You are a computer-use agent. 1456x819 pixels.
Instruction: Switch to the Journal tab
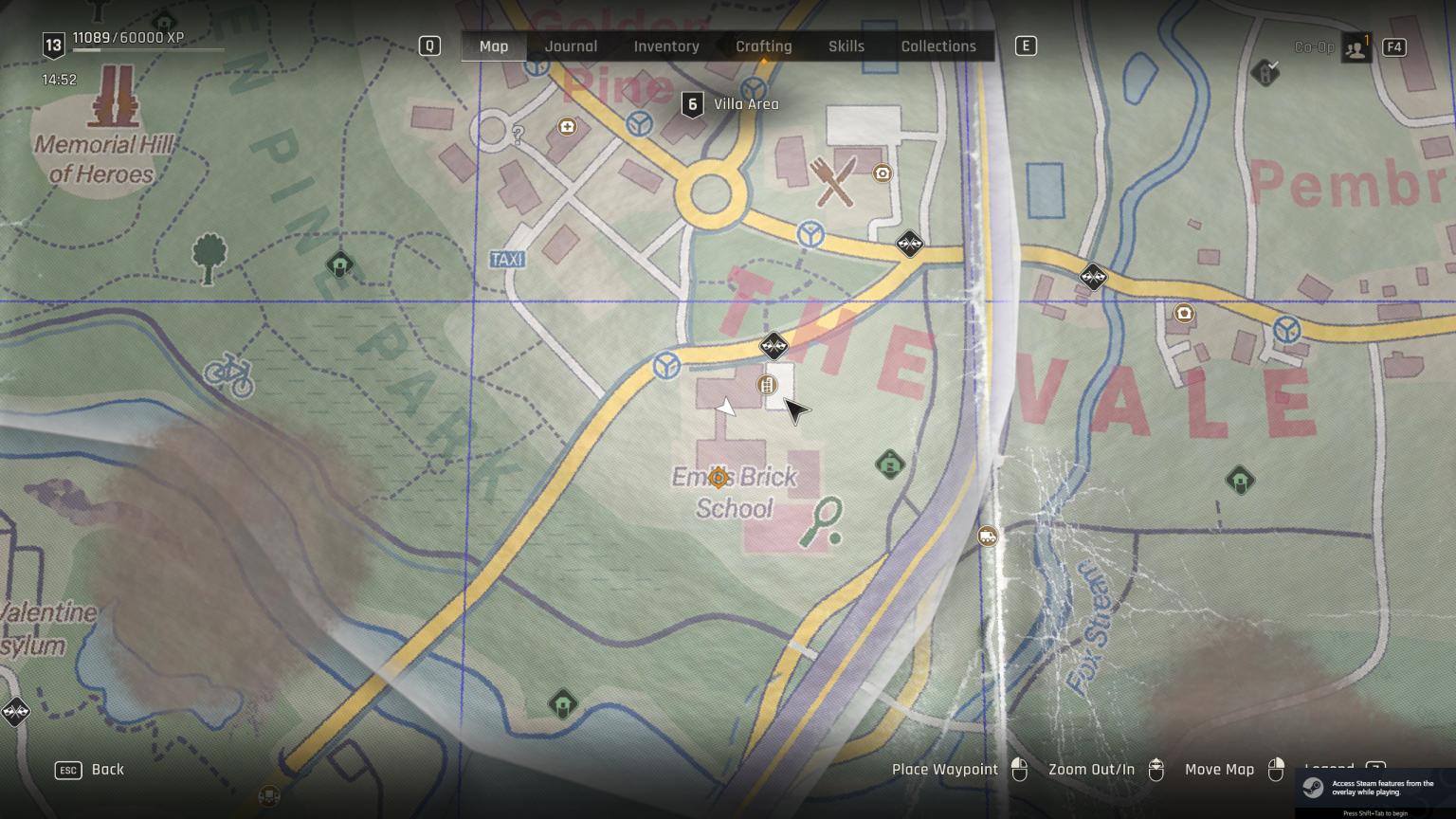571,45
